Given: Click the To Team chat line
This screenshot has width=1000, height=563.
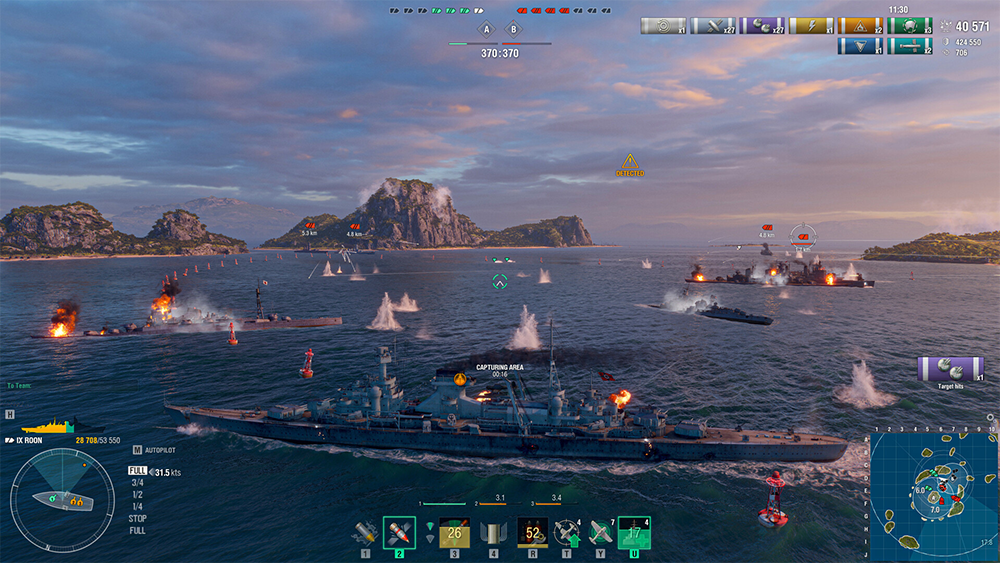Looking at the screenshot, I should [19, 385].
